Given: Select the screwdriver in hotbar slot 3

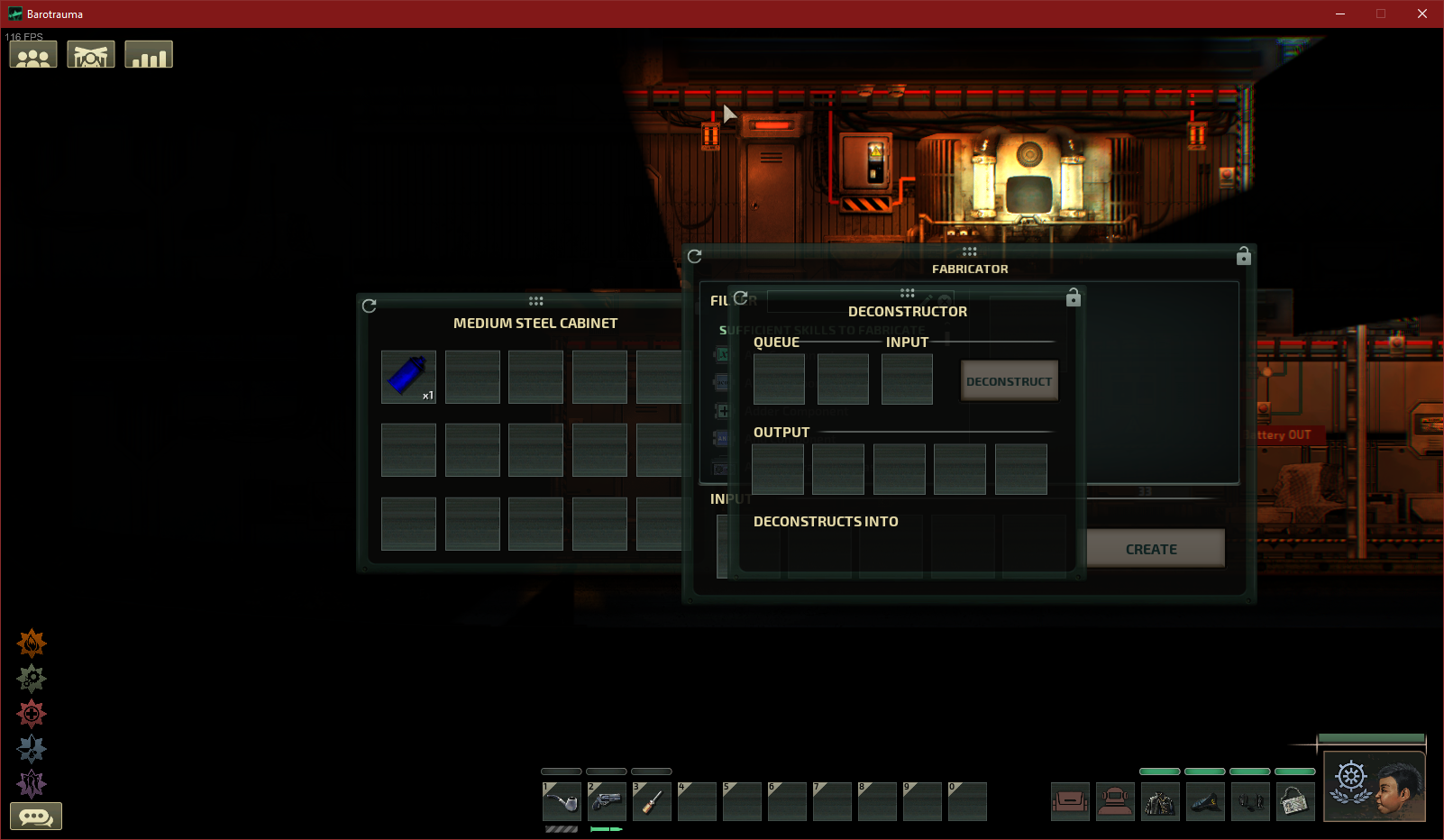Looking at the screenshot, I should [652, 801].
